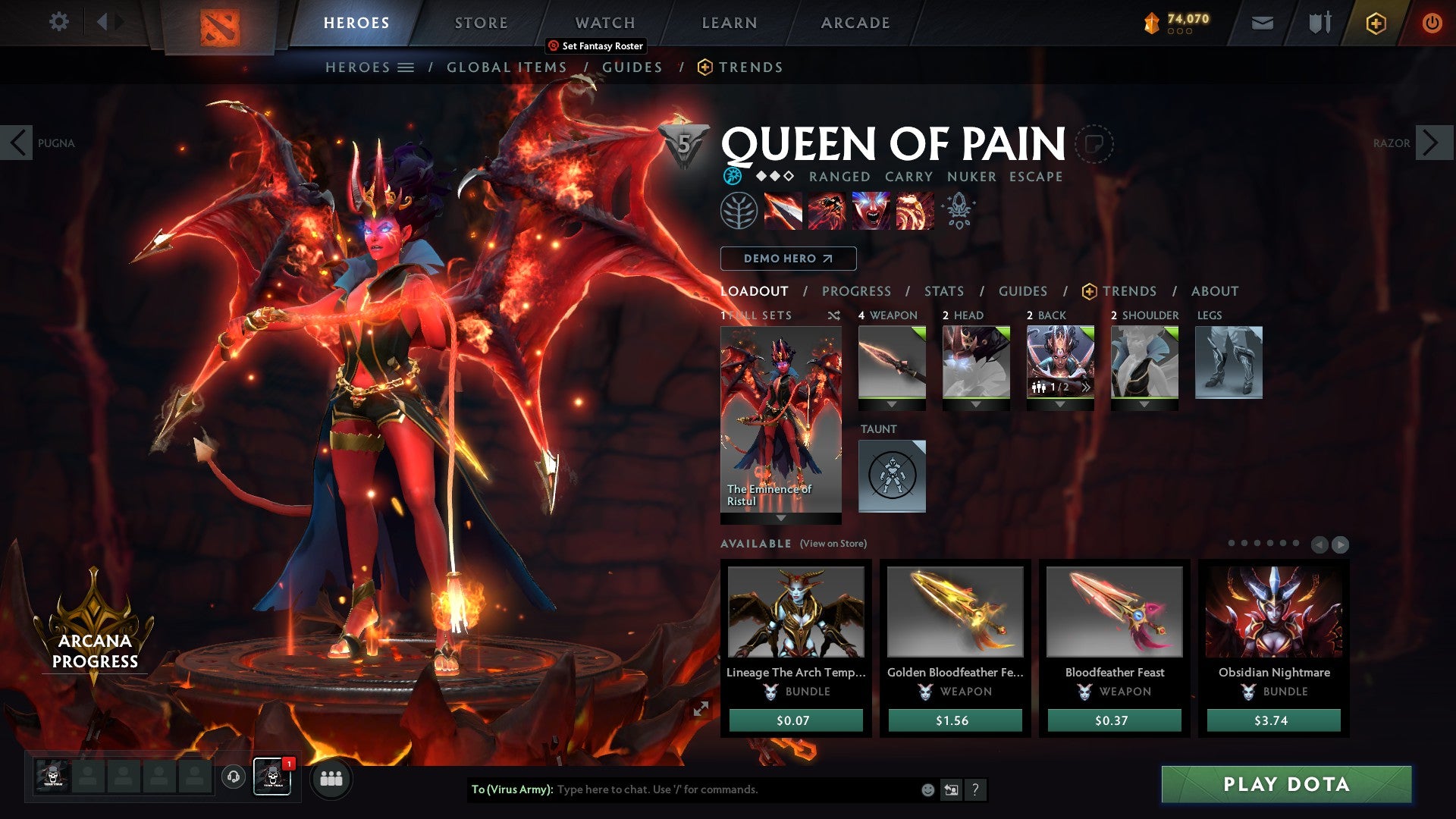Open the Store tab
The width and height of the screenshot is (1456, 819).
pyautogui.click(x=481, y=23)
